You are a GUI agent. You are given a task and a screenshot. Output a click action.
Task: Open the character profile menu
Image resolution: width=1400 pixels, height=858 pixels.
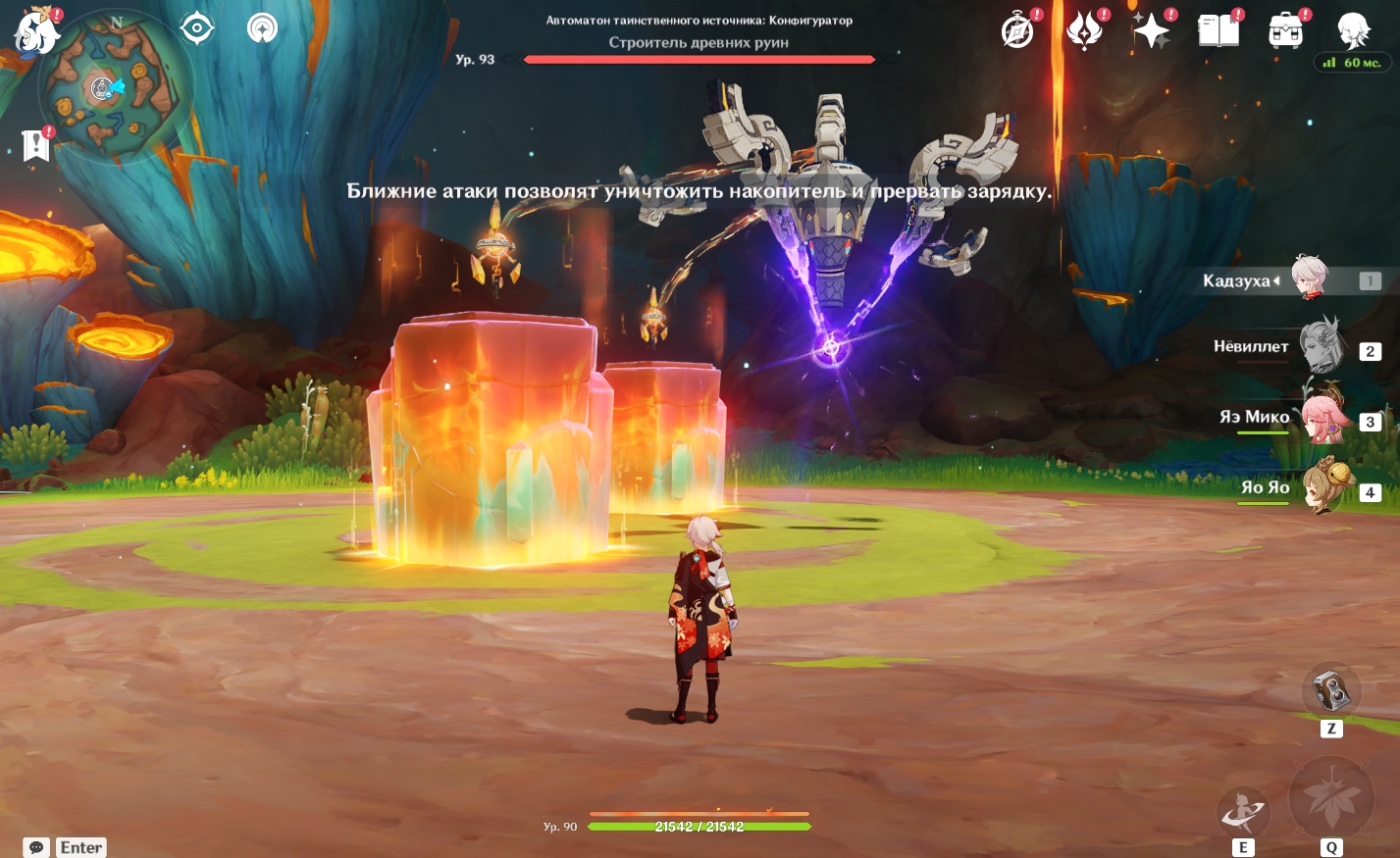coord(1353,31)
